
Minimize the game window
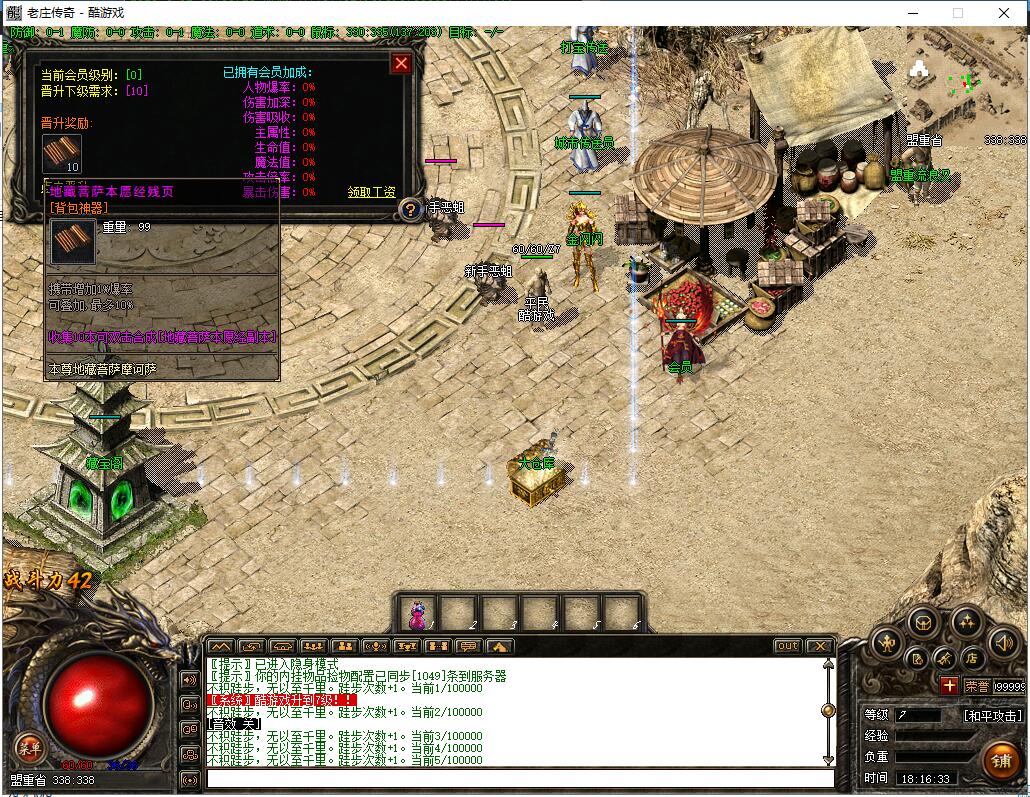click(911, 13)
